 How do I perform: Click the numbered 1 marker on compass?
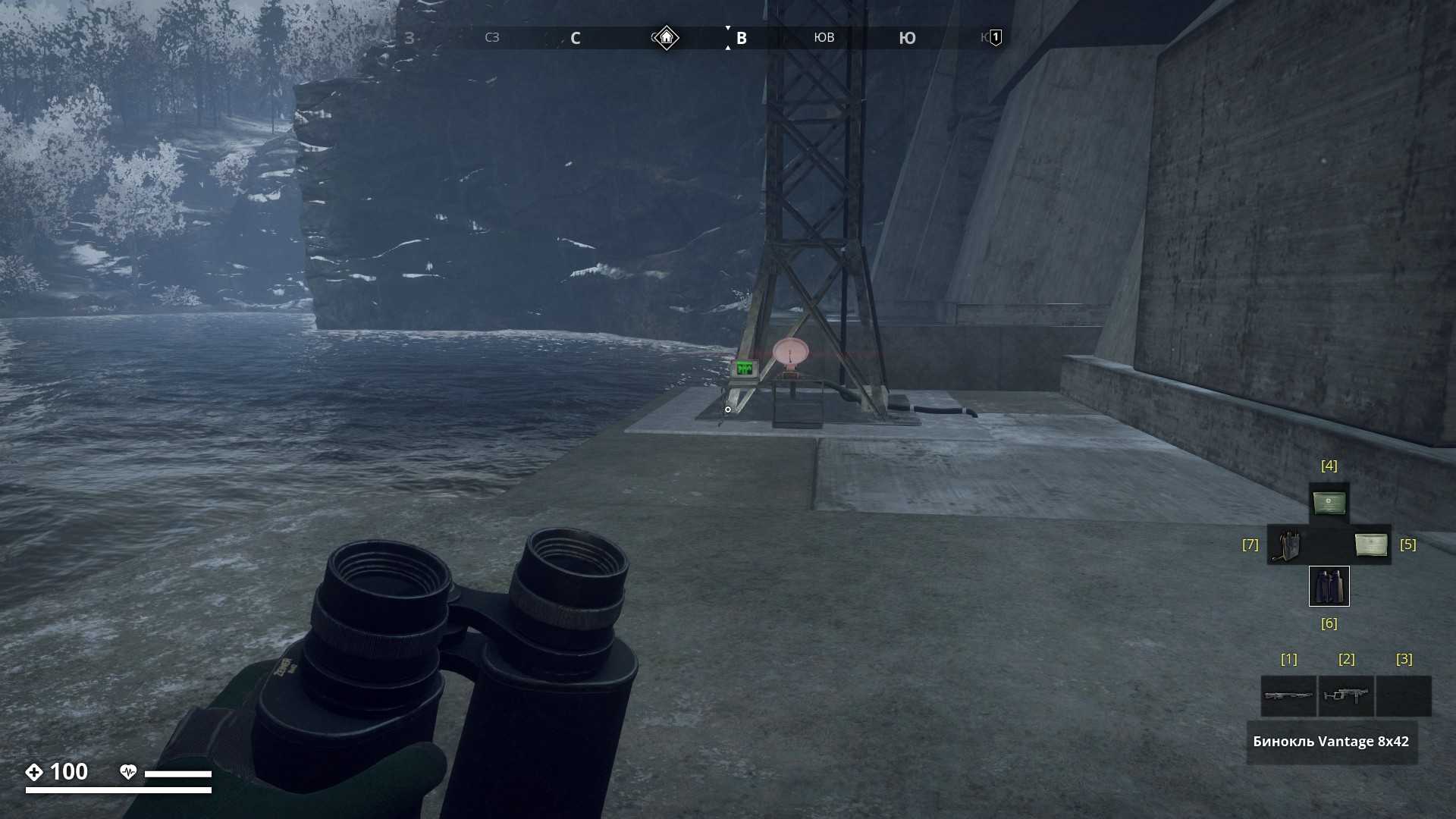(x=996, y=37)
